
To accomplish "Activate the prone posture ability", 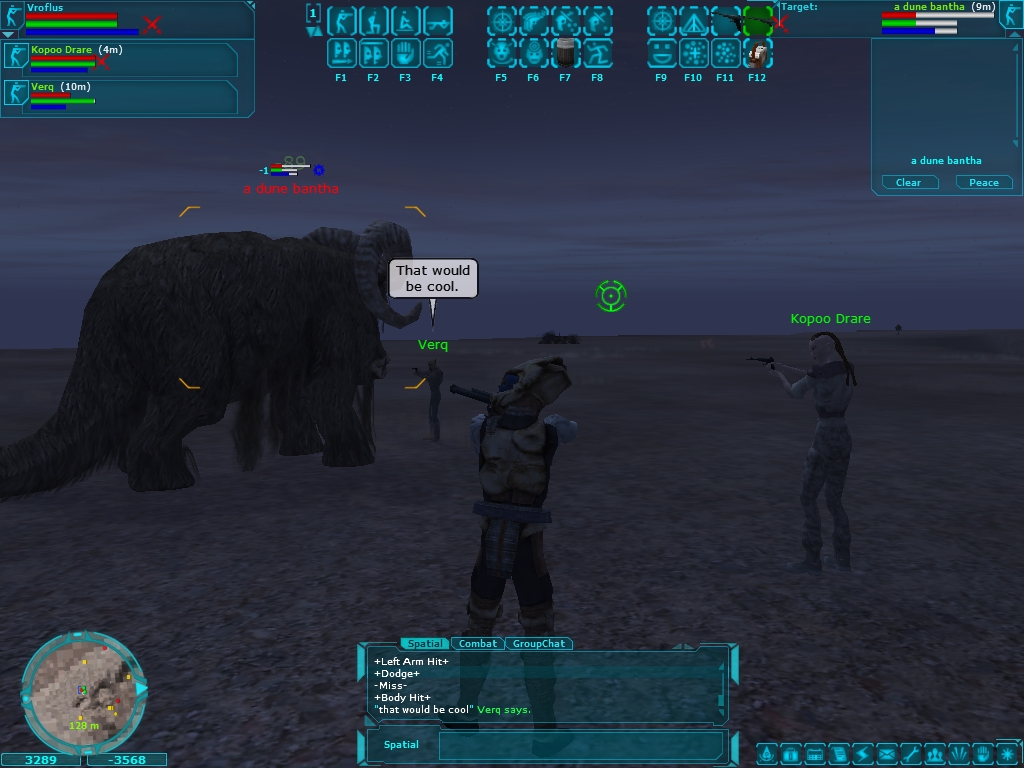I will tap(437, 21).
